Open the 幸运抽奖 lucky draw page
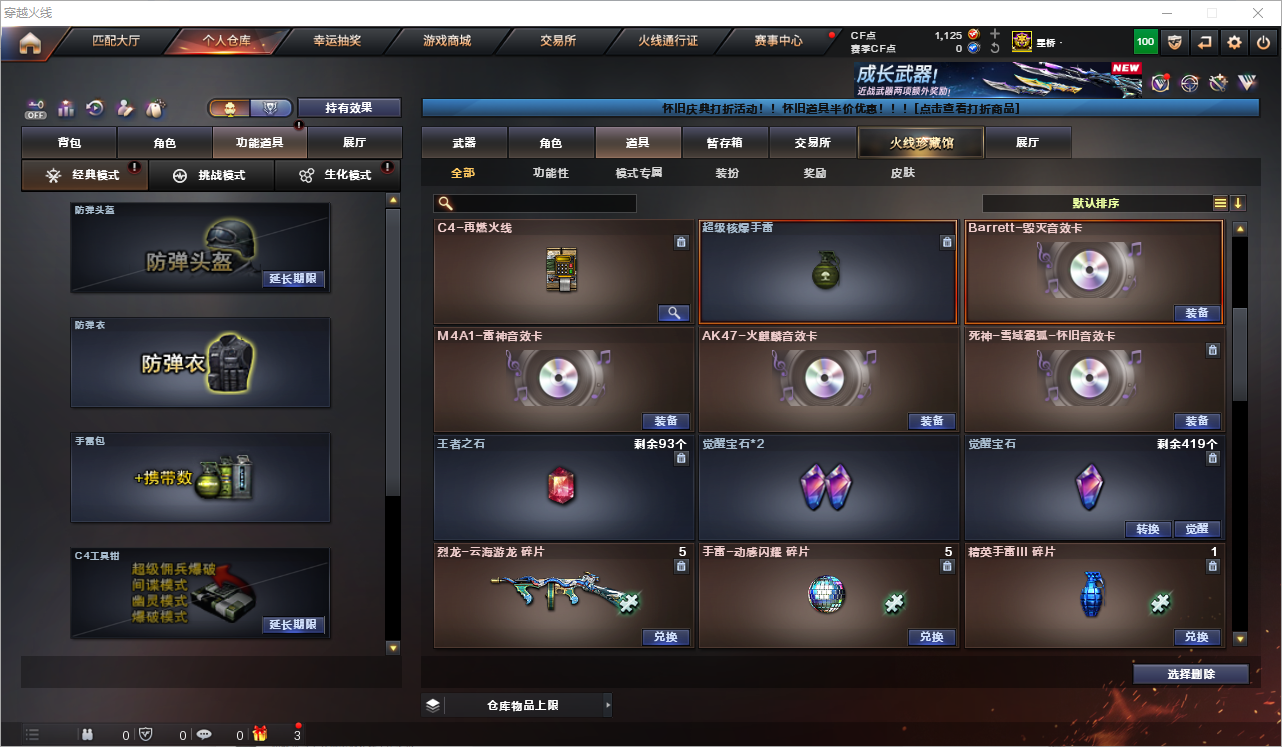Image resolution: width=1282 pixels, height=747 pixels. click(337, 42)
